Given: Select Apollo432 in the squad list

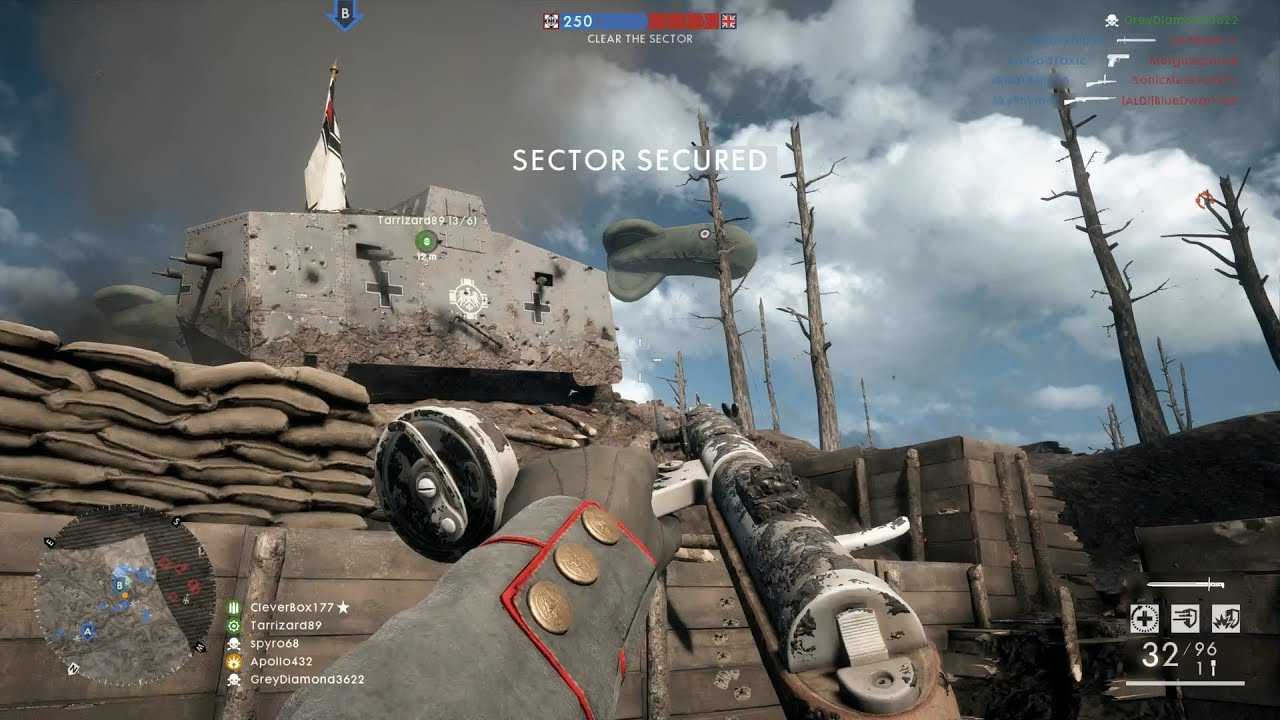Looking at the screenshot, I should coord(281,661).
